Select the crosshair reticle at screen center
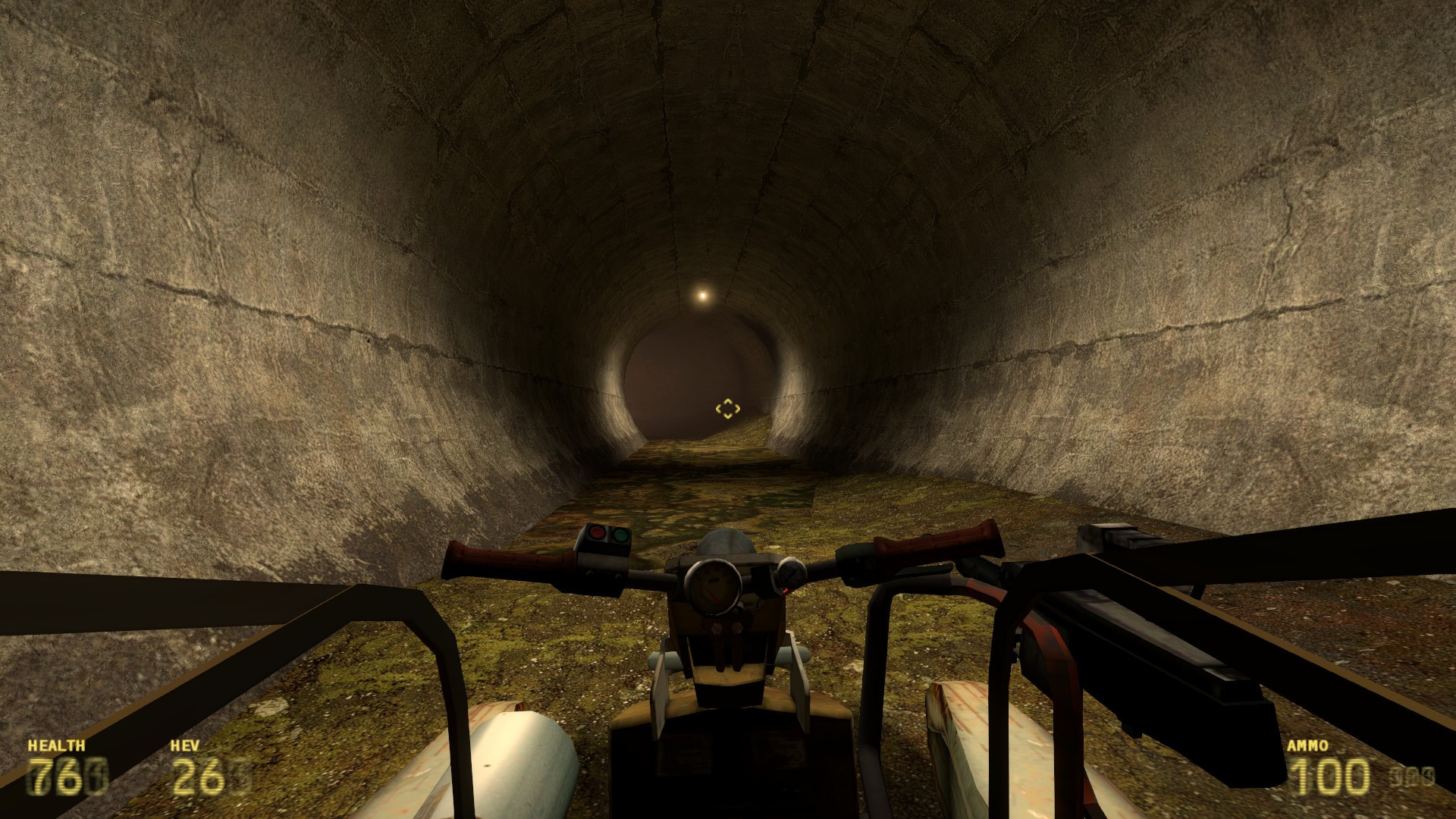Image resolution: width=1456 pixels, height=819 pixels. point(728,409)
